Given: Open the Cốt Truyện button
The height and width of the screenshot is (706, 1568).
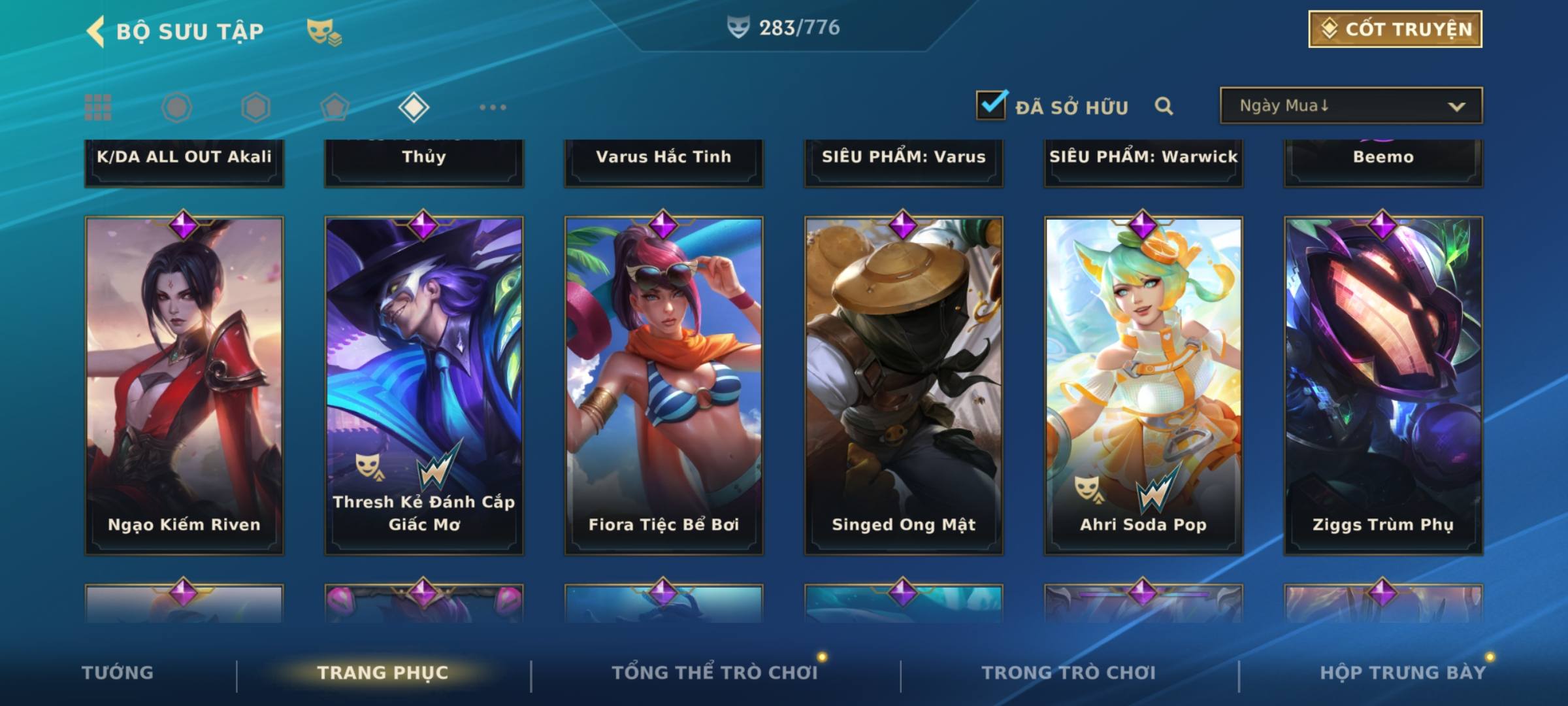Looking at the screenshot, I should click(x=1395, y=29).
